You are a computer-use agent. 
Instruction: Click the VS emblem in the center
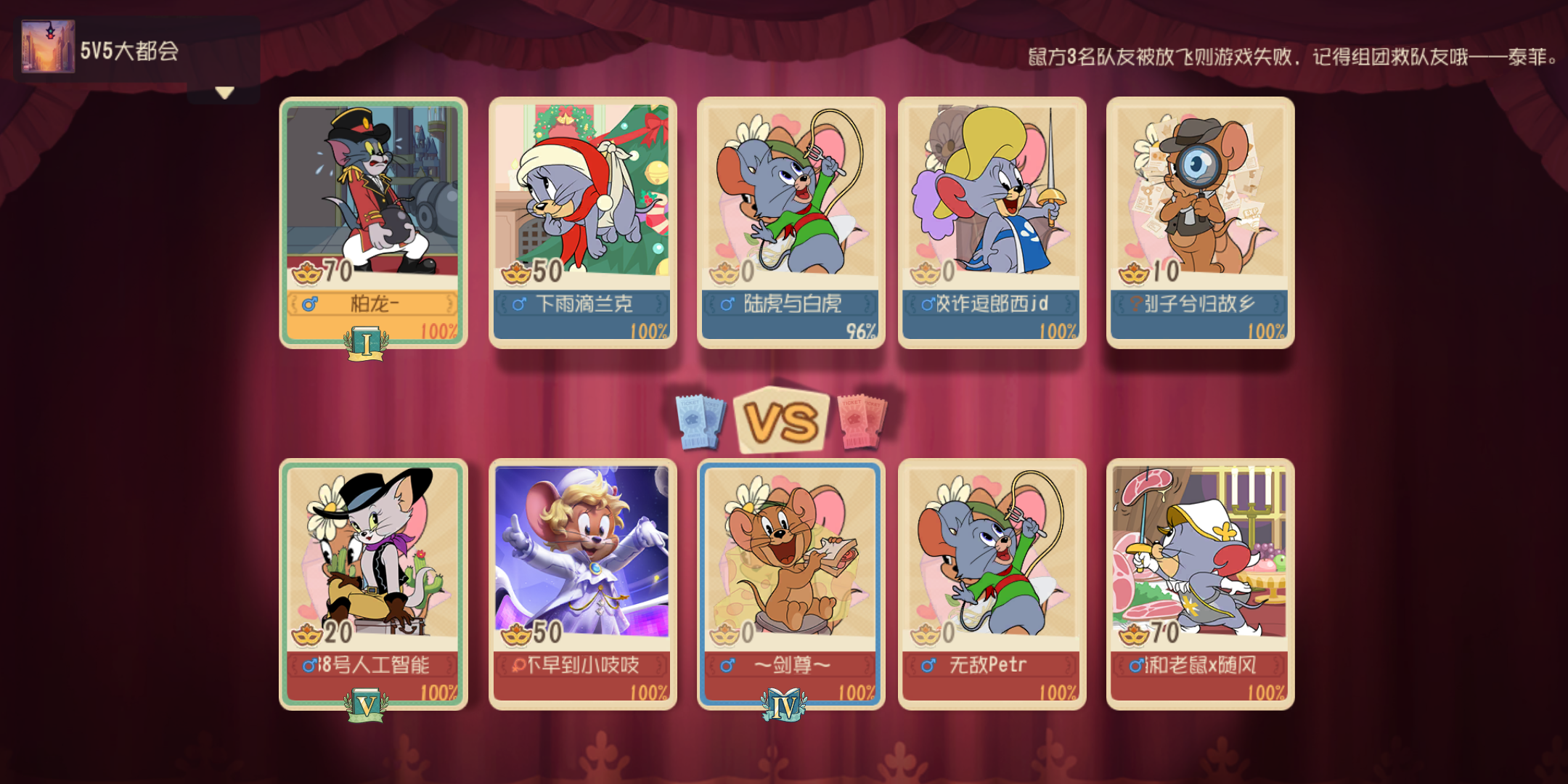782,417
